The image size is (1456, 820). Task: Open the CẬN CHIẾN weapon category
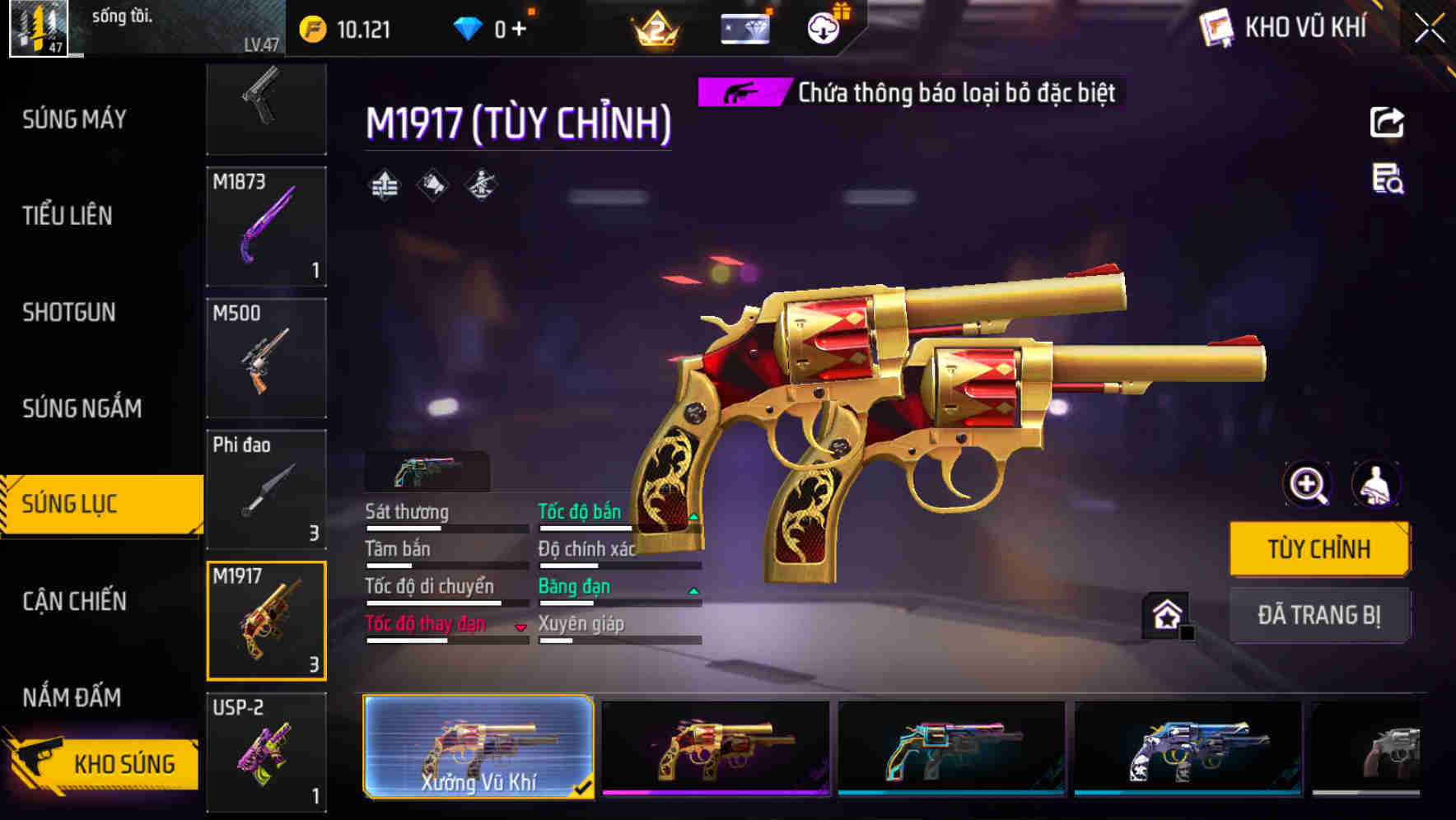(x=72, y=602)
